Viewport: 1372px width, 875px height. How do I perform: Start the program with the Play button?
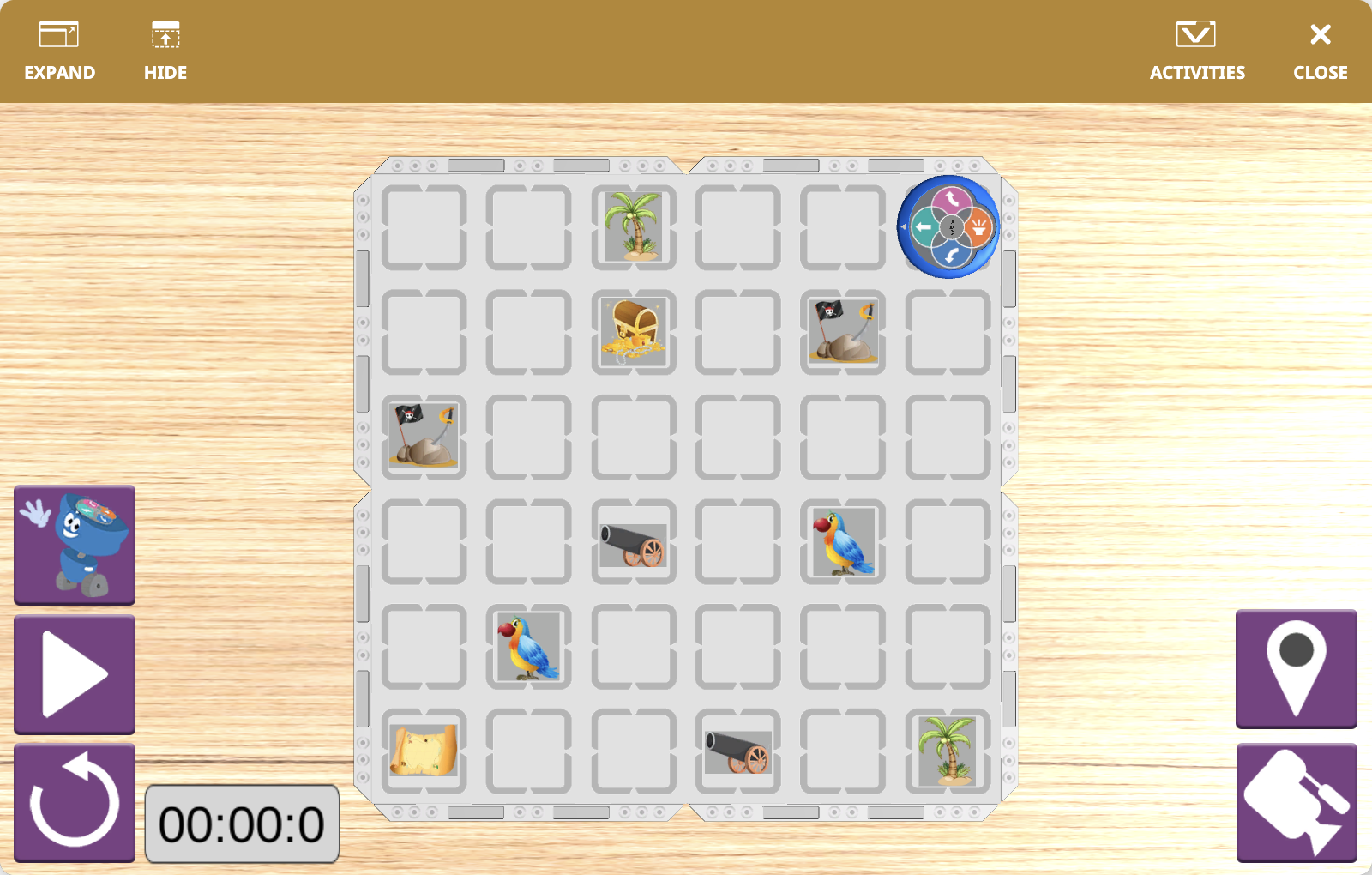(x=74, y=673)
